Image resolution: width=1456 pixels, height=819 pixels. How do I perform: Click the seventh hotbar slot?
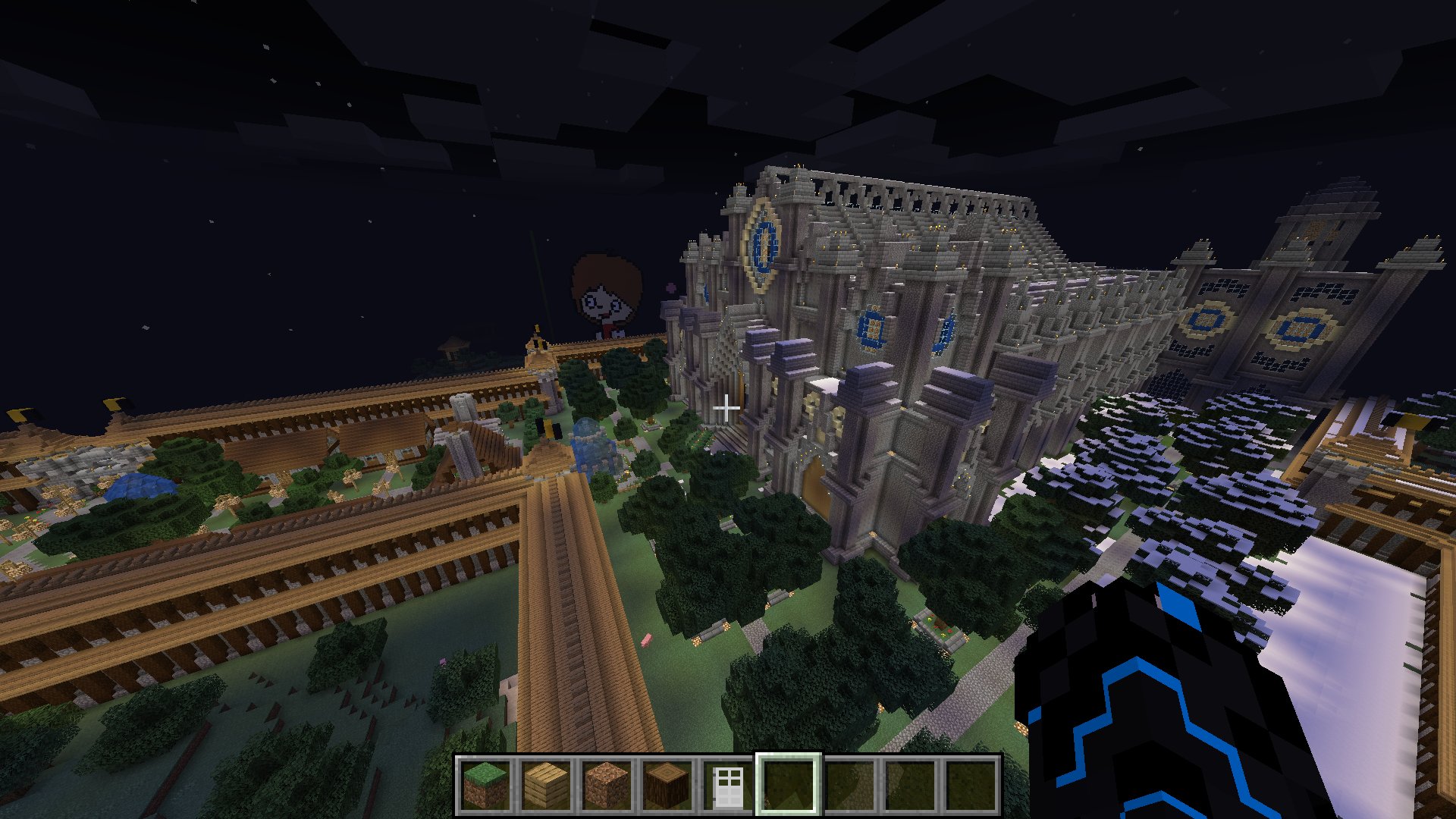coord(849,786)
